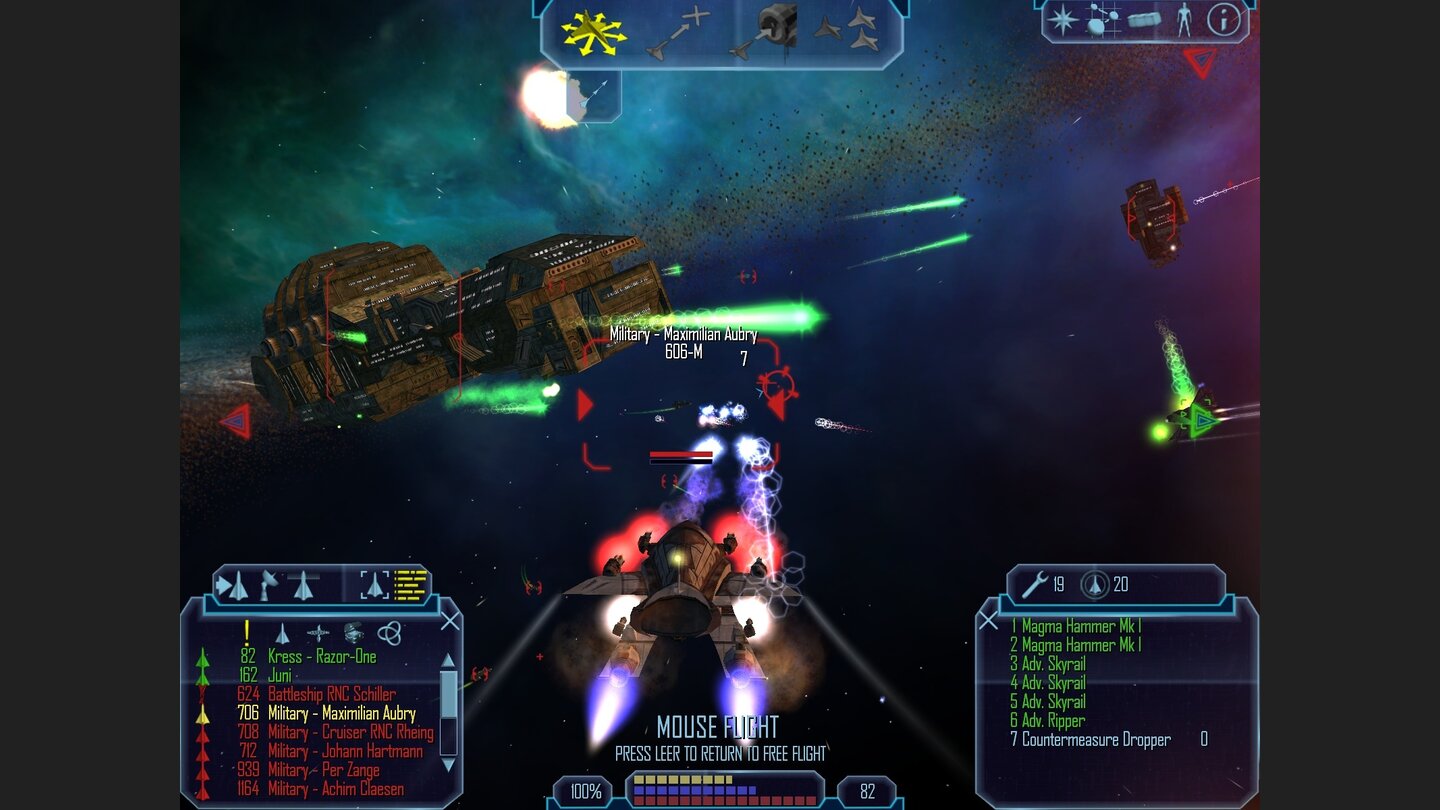Select Kress - Razor-One in contact list
This screenshot has height=810, width=1440.
point(322,657)
